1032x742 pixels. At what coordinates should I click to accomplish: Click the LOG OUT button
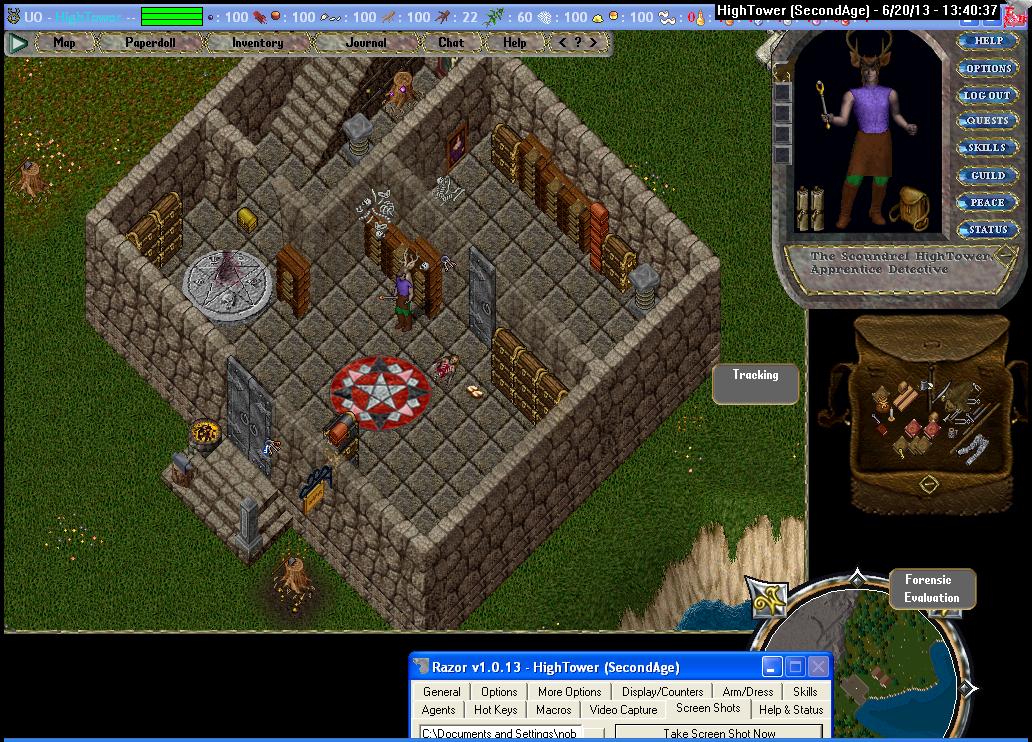pos(987,95)
